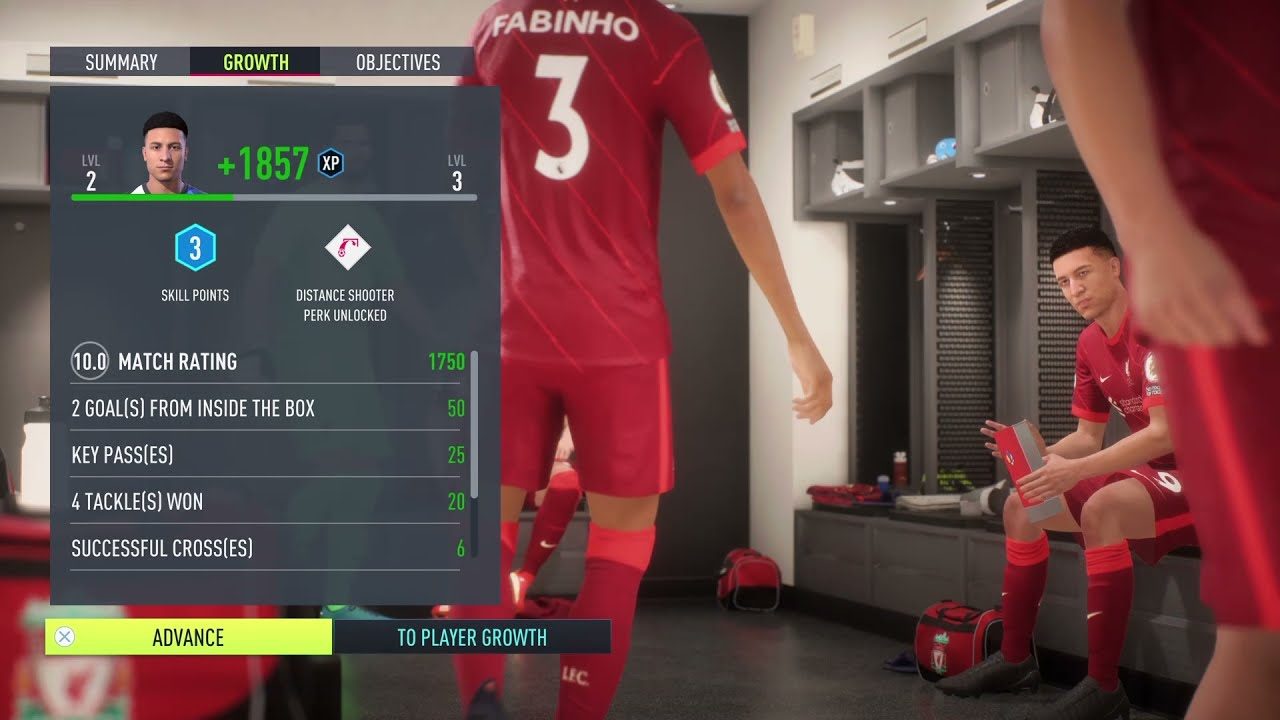Click the Successful Cross(es) entry
The height and width of the screenshot is (720, 1280).
tap(250, 548)
